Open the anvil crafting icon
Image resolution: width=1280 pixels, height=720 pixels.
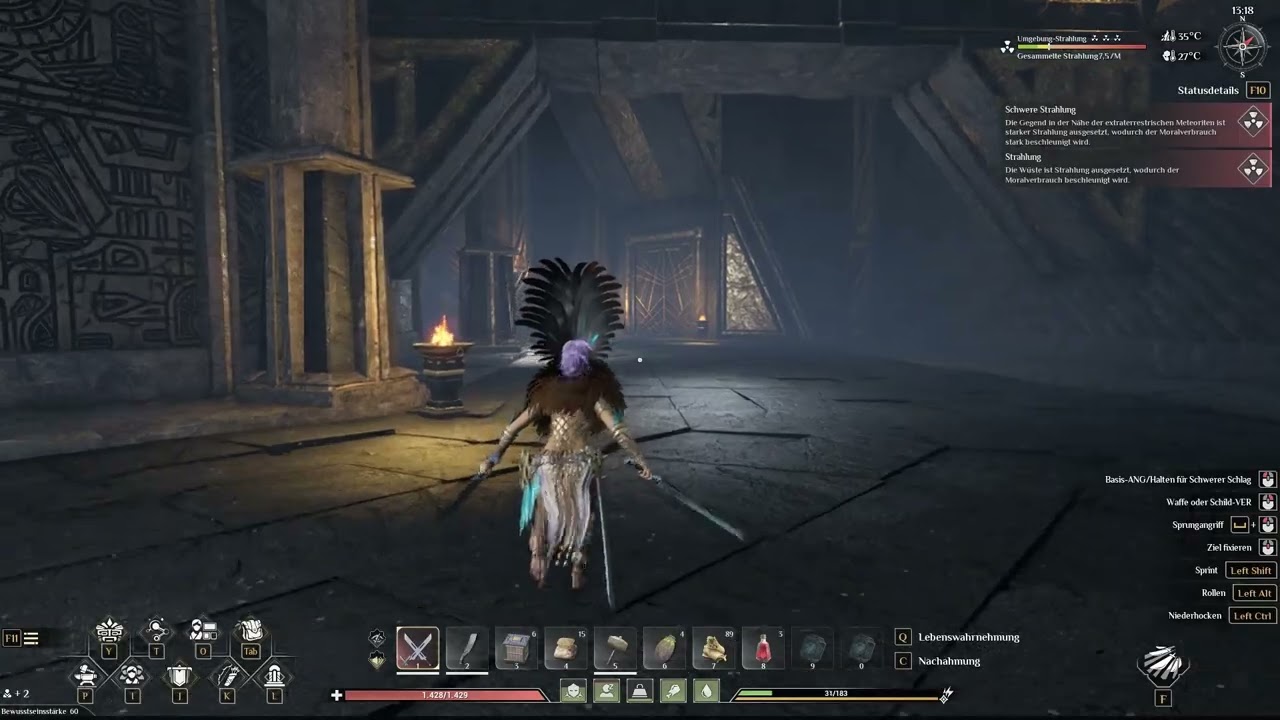(85, 675)
